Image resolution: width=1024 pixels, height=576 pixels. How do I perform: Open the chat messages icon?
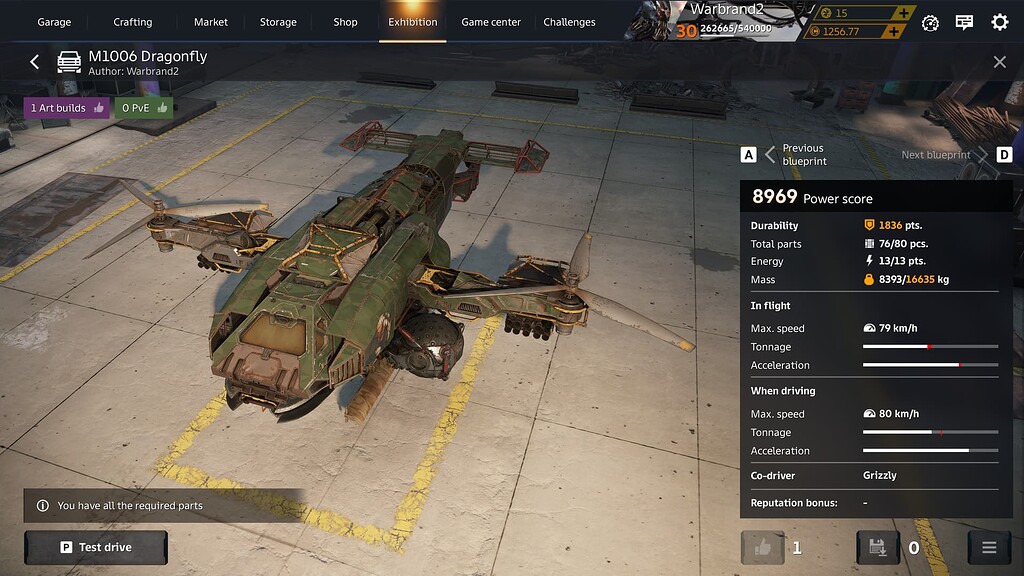(x=964, y=22)
